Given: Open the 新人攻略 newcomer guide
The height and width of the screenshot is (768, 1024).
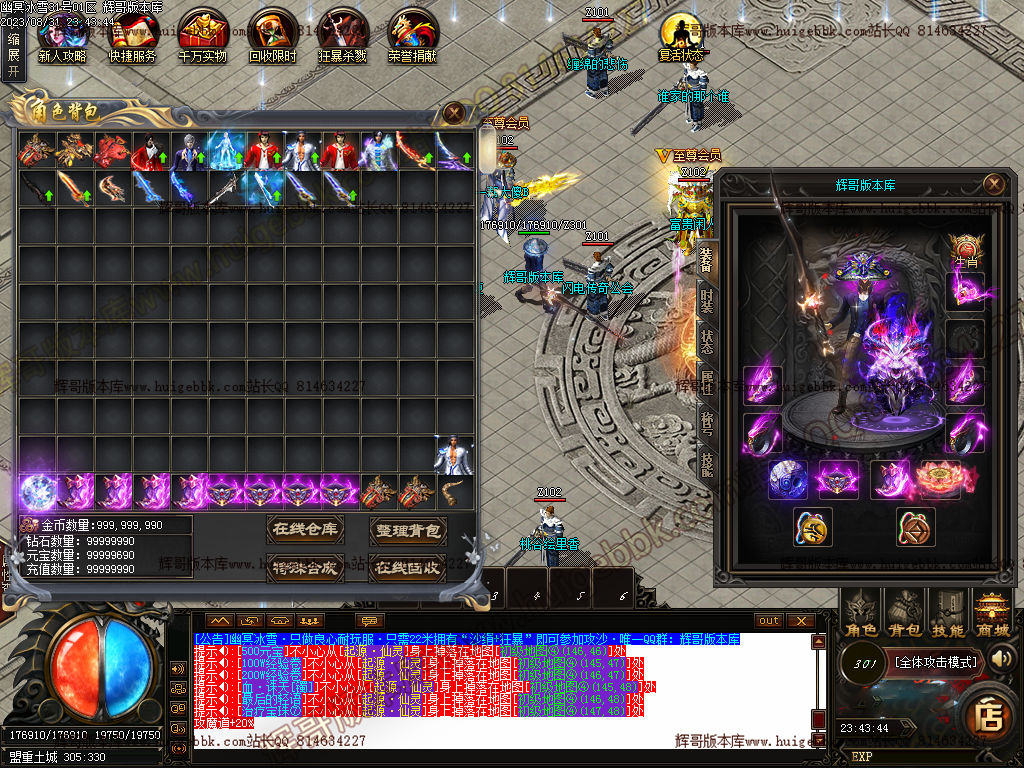Looking at the screenshot, I should pyautogui.click(x=61, y=36).
